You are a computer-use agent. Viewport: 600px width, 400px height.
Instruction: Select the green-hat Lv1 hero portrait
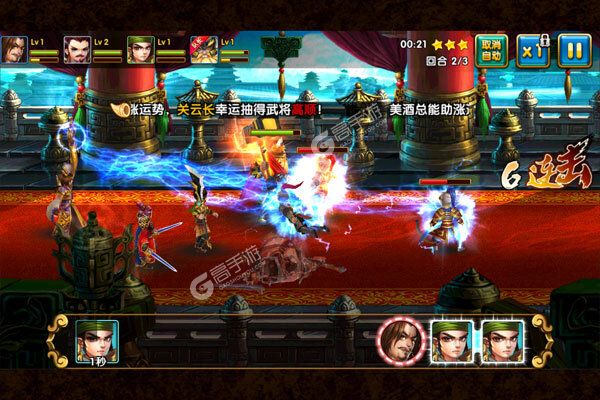[140, 49]
